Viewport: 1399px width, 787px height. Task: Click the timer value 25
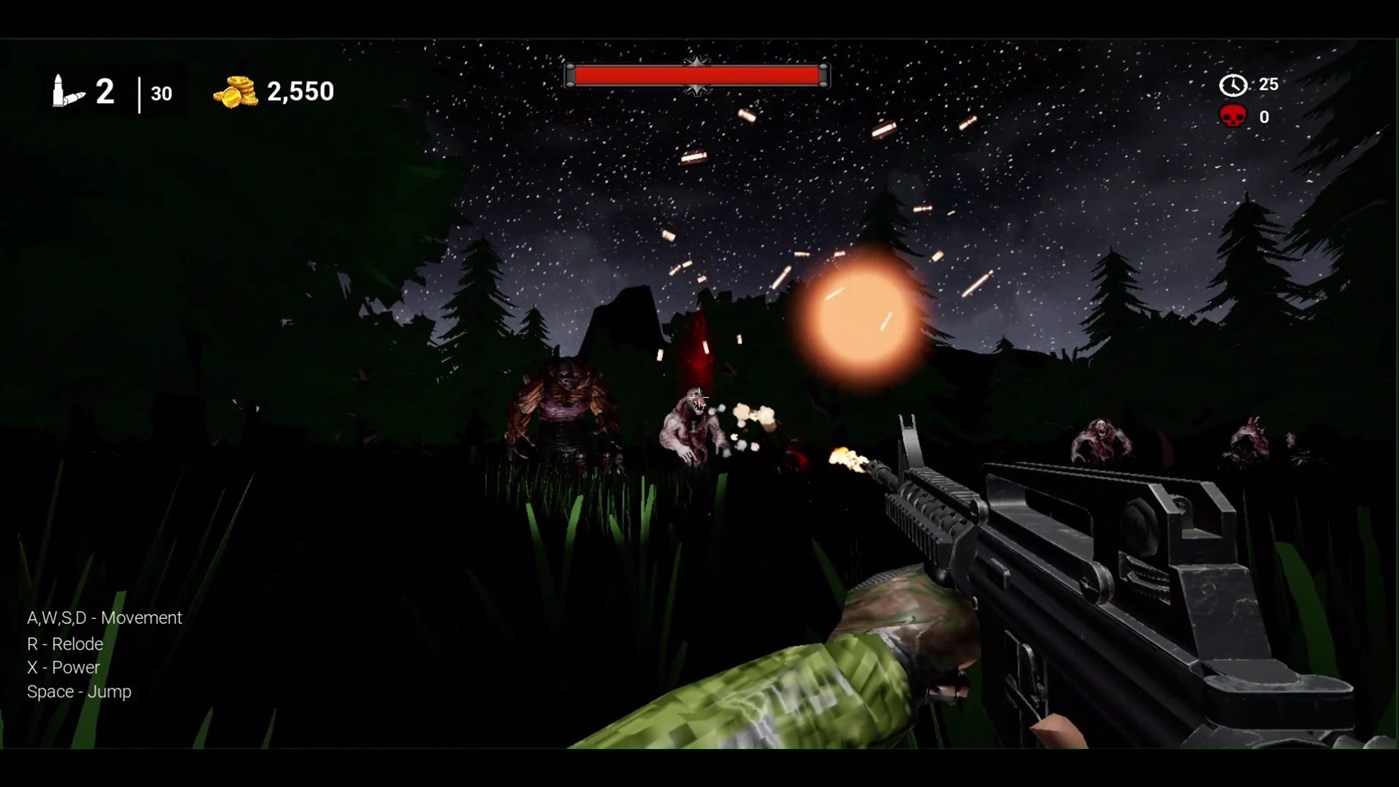(1268, 84)
